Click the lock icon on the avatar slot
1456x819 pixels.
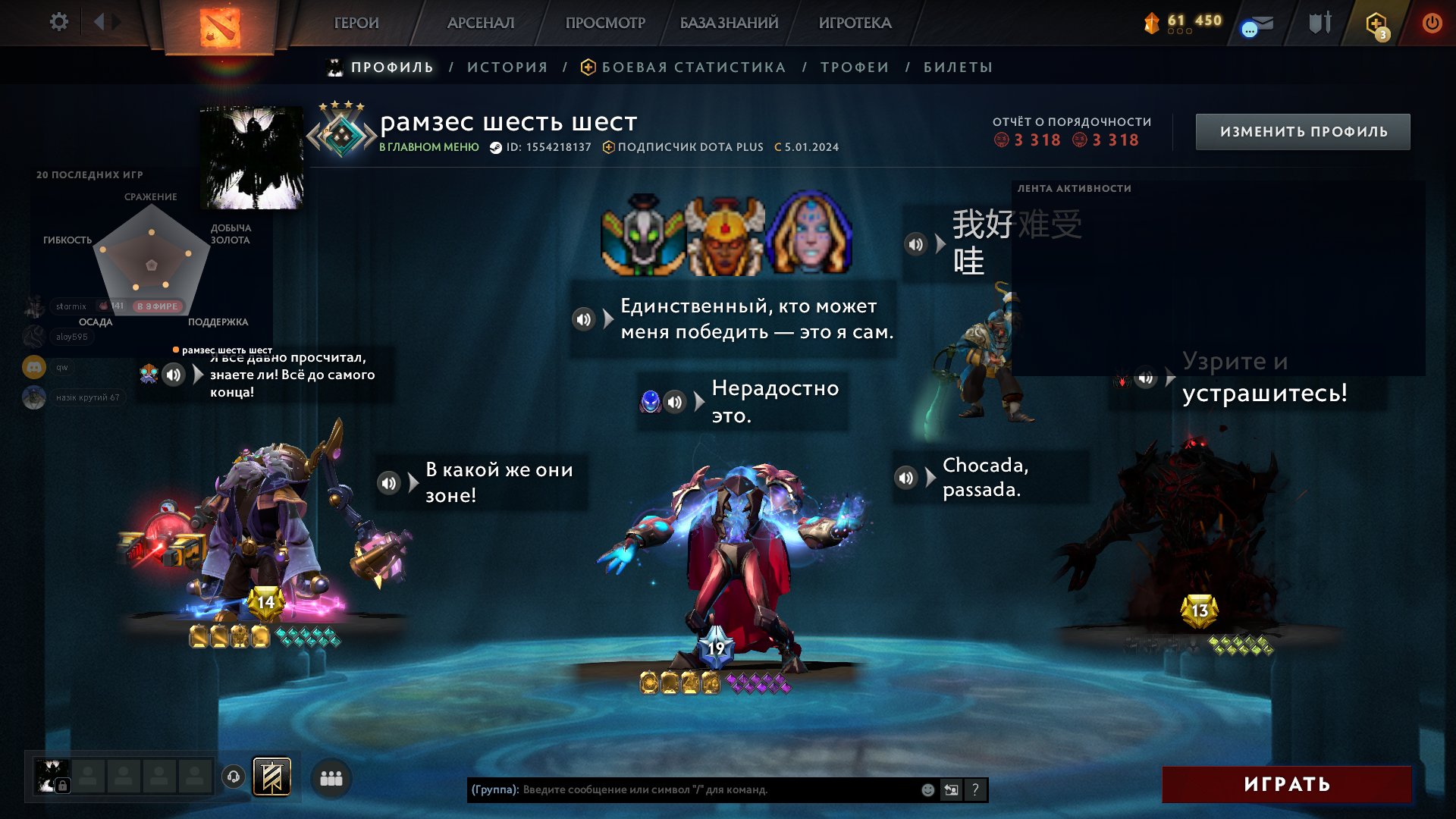click(x=63, y=785)
